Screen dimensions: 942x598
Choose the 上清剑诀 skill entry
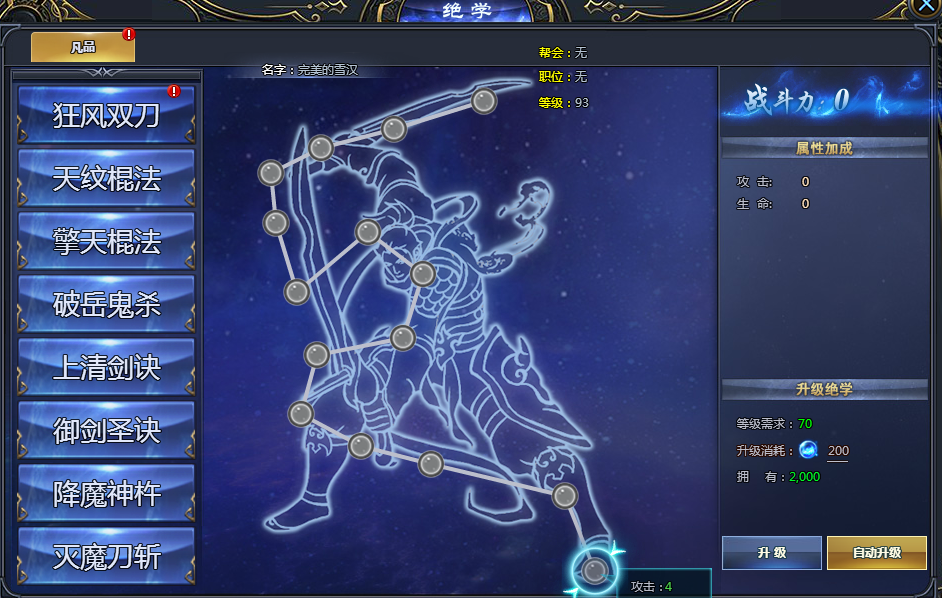[106, 367]
